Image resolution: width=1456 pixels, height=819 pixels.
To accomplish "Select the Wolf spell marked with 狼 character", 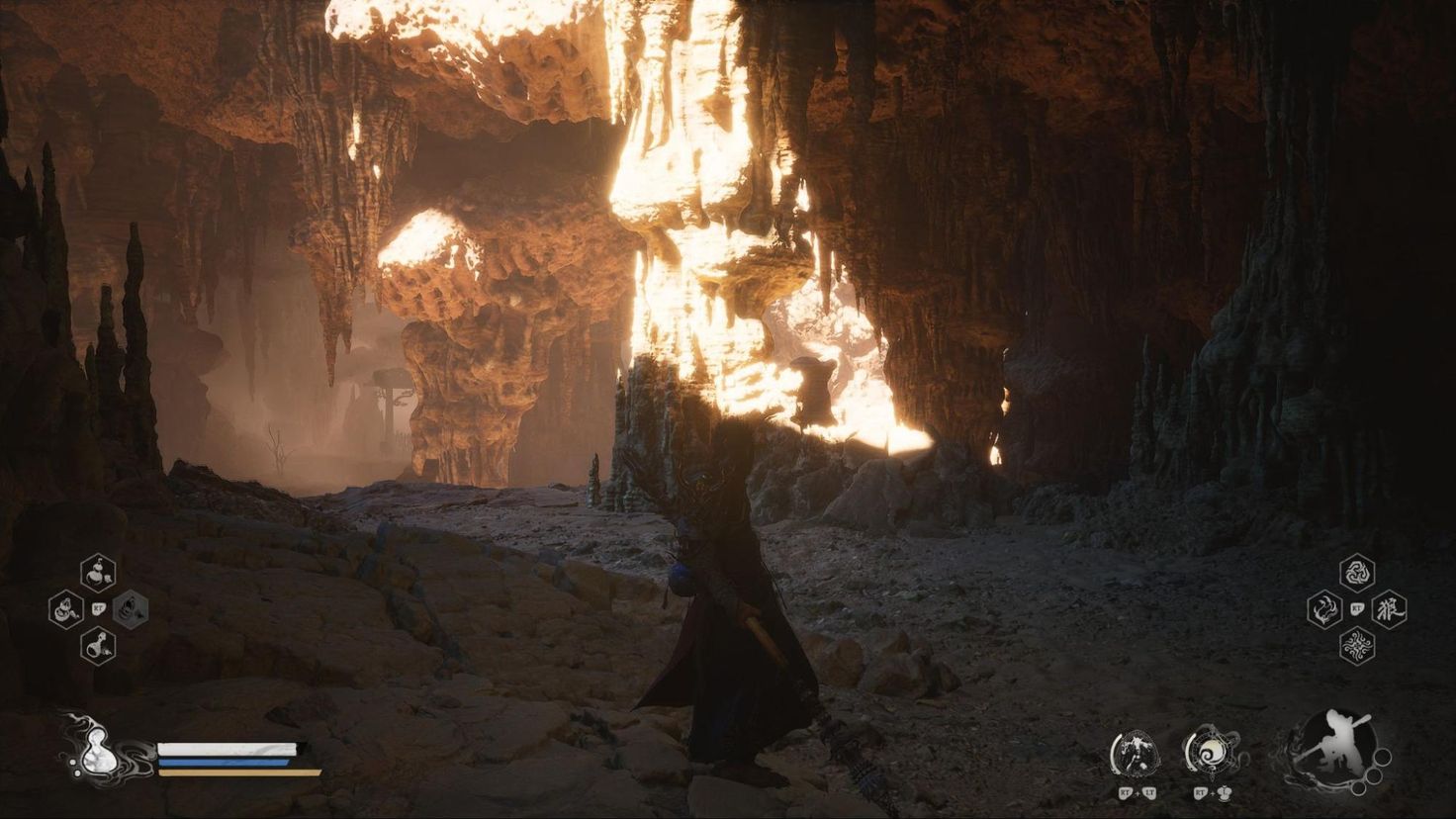I will pyautogui.click(x=1390, y=610).
